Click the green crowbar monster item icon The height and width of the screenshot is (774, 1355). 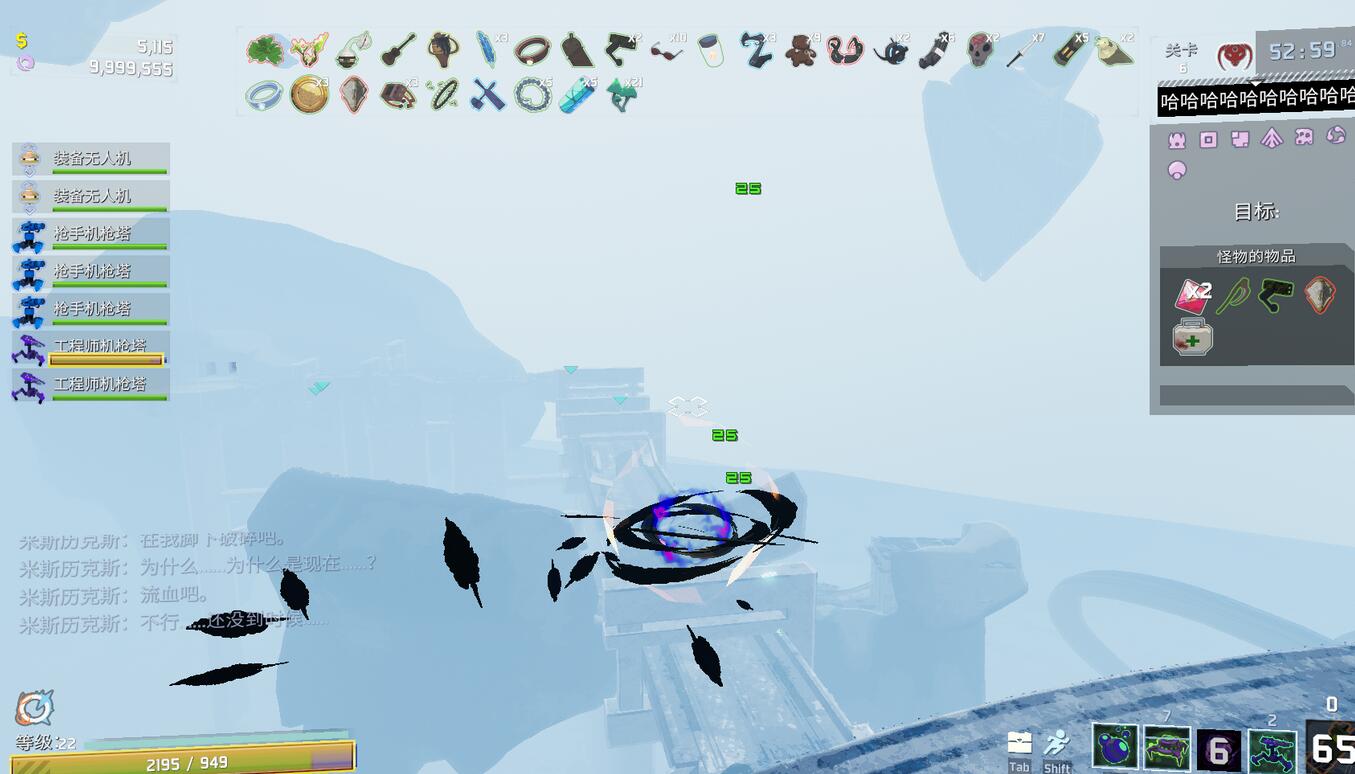1234,295
